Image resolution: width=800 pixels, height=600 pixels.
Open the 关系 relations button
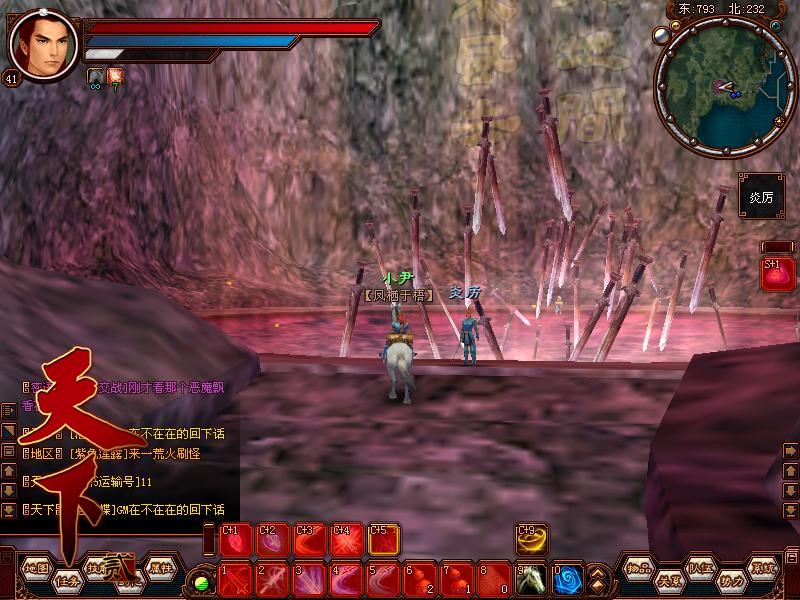click(668, 579)
